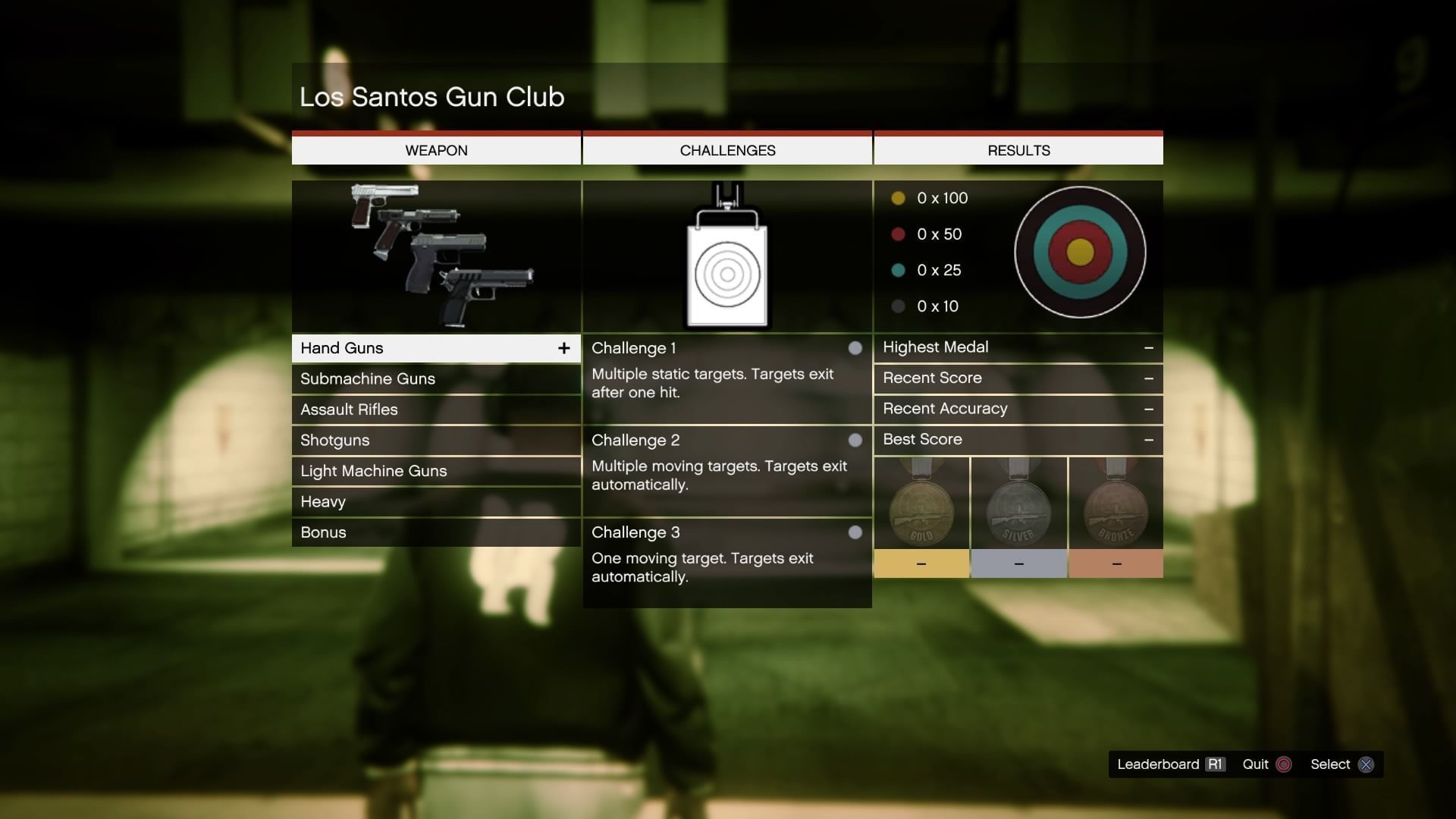Image resolution: width=1456 pixels, height=819 pixels.
Task: Select Challenge 3 radio indicator
Action: (x=855, y=532)
